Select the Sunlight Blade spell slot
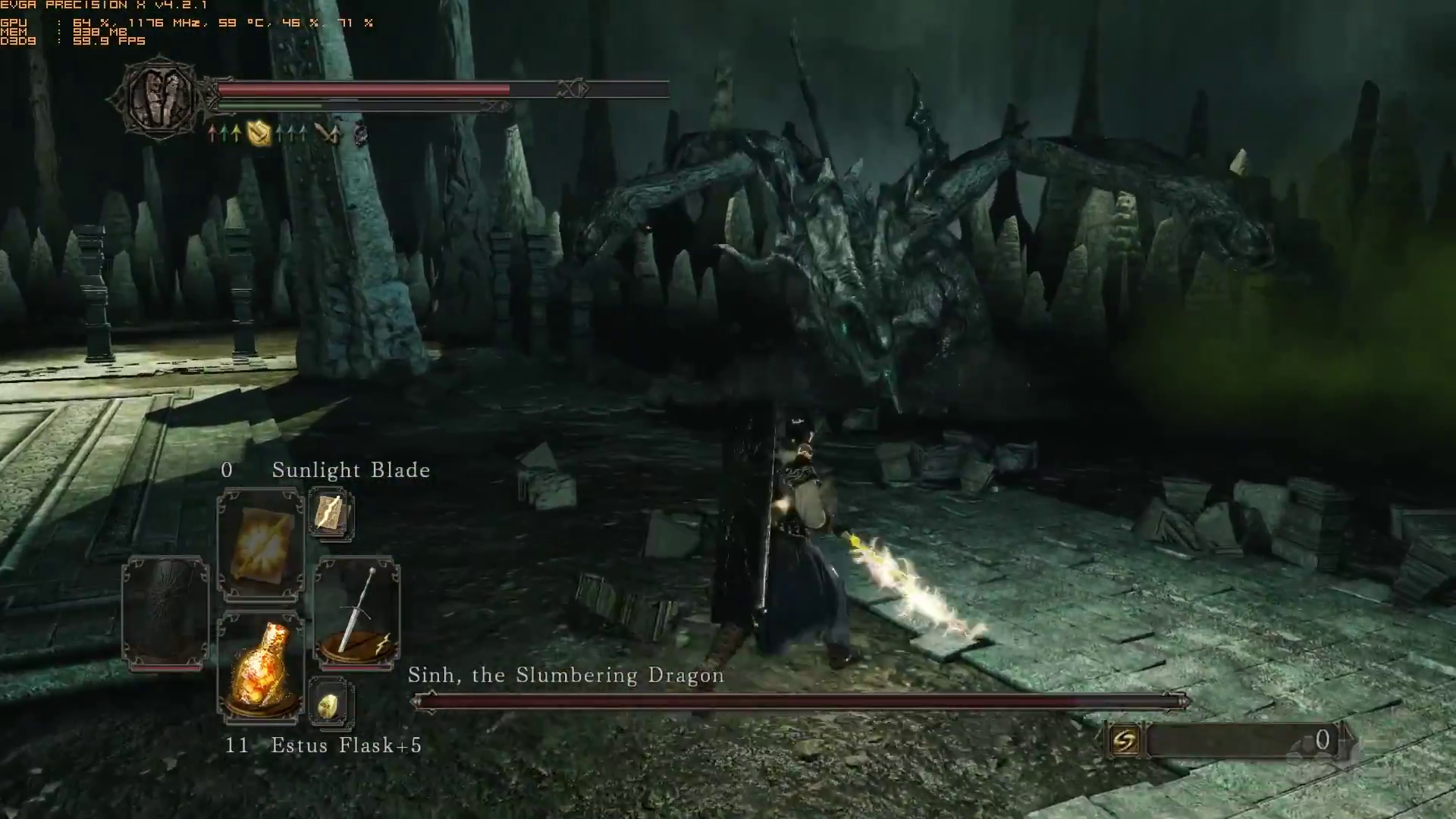This screenshot has height=819, width=1456. click(x=260, y=544)
